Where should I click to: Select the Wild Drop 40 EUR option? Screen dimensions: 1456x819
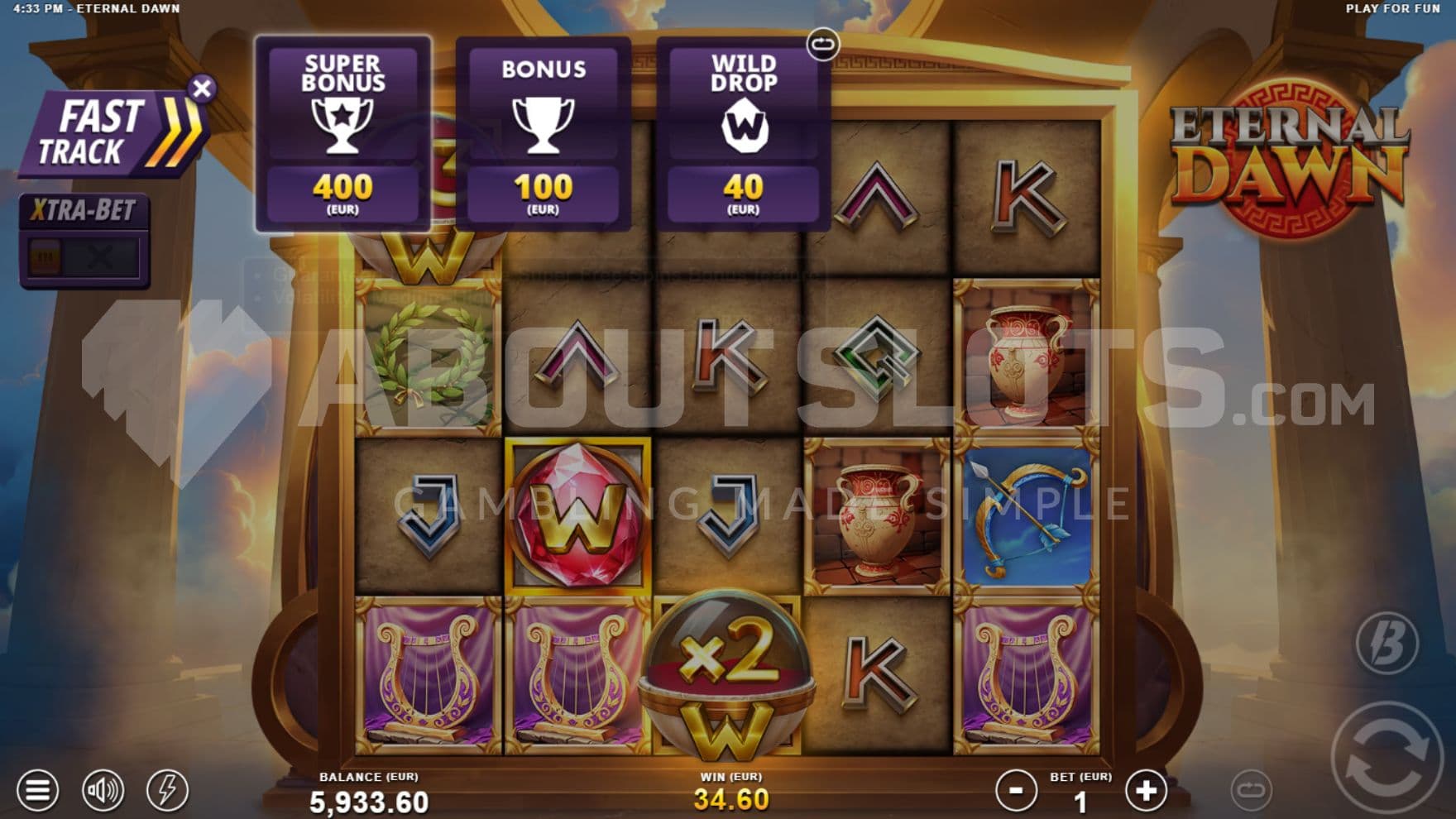tap(743, 134)
